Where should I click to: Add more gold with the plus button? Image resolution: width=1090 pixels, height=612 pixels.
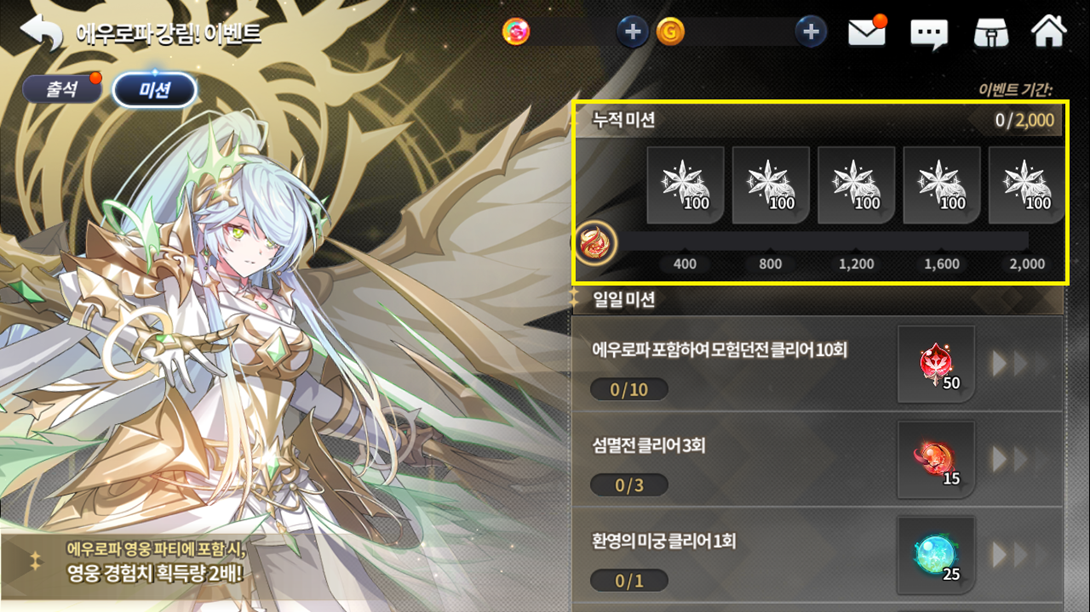[x=811, y=32]
